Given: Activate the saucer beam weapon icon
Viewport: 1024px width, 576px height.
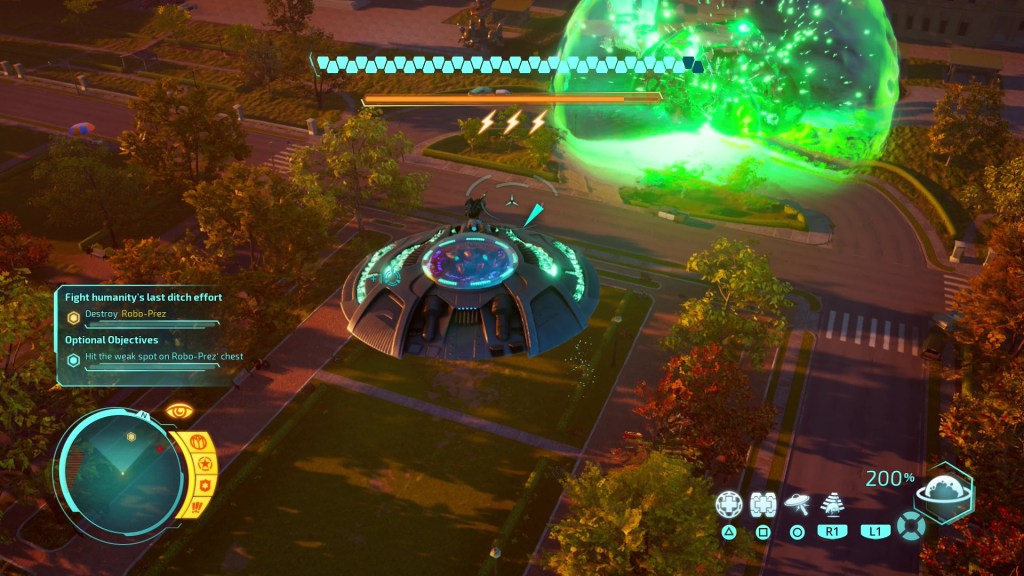Looking at the screenshot, I should click(x=797, y=503).
